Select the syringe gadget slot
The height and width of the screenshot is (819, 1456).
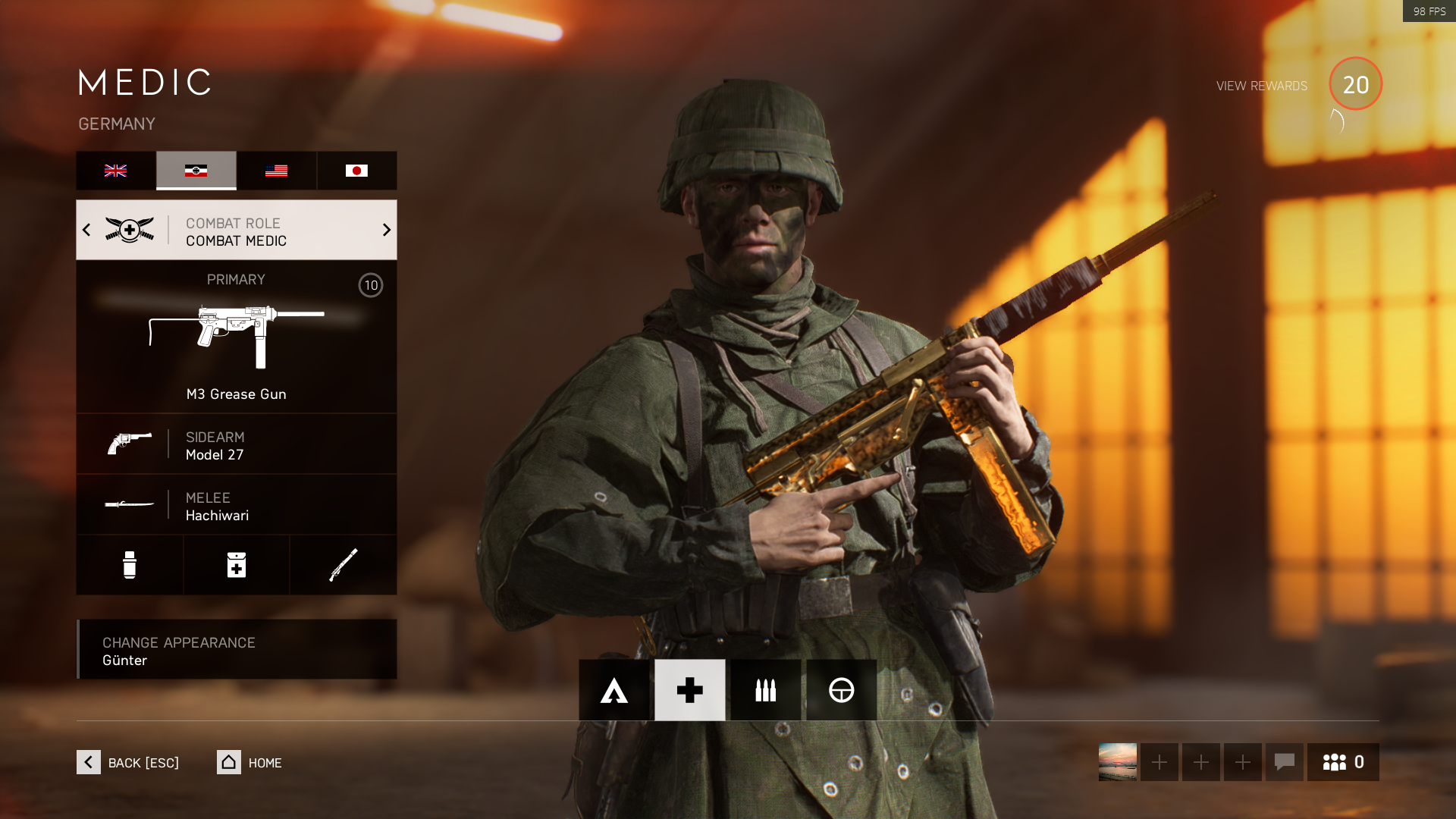click(130, 565)
